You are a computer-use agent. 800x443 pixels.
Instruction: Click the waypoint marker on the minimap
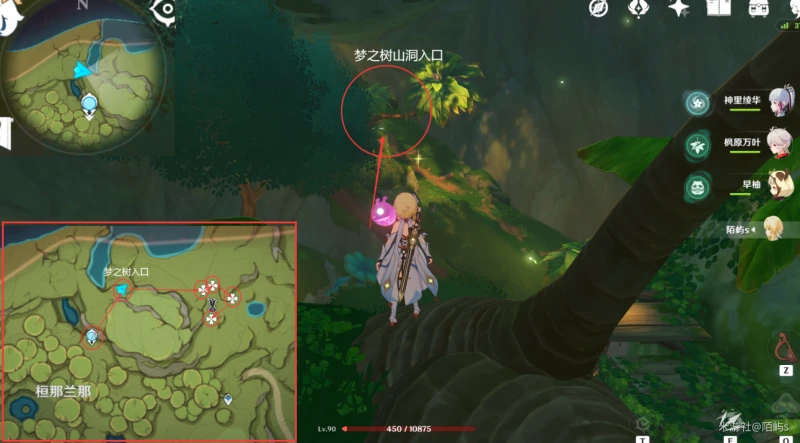click(90, 102)
